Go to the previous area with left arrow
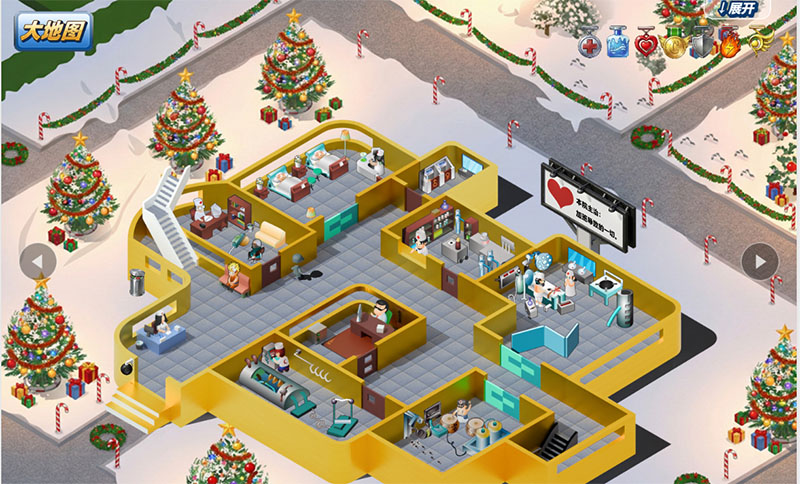Viewport: 800px width, 484px height. [38, 262]
